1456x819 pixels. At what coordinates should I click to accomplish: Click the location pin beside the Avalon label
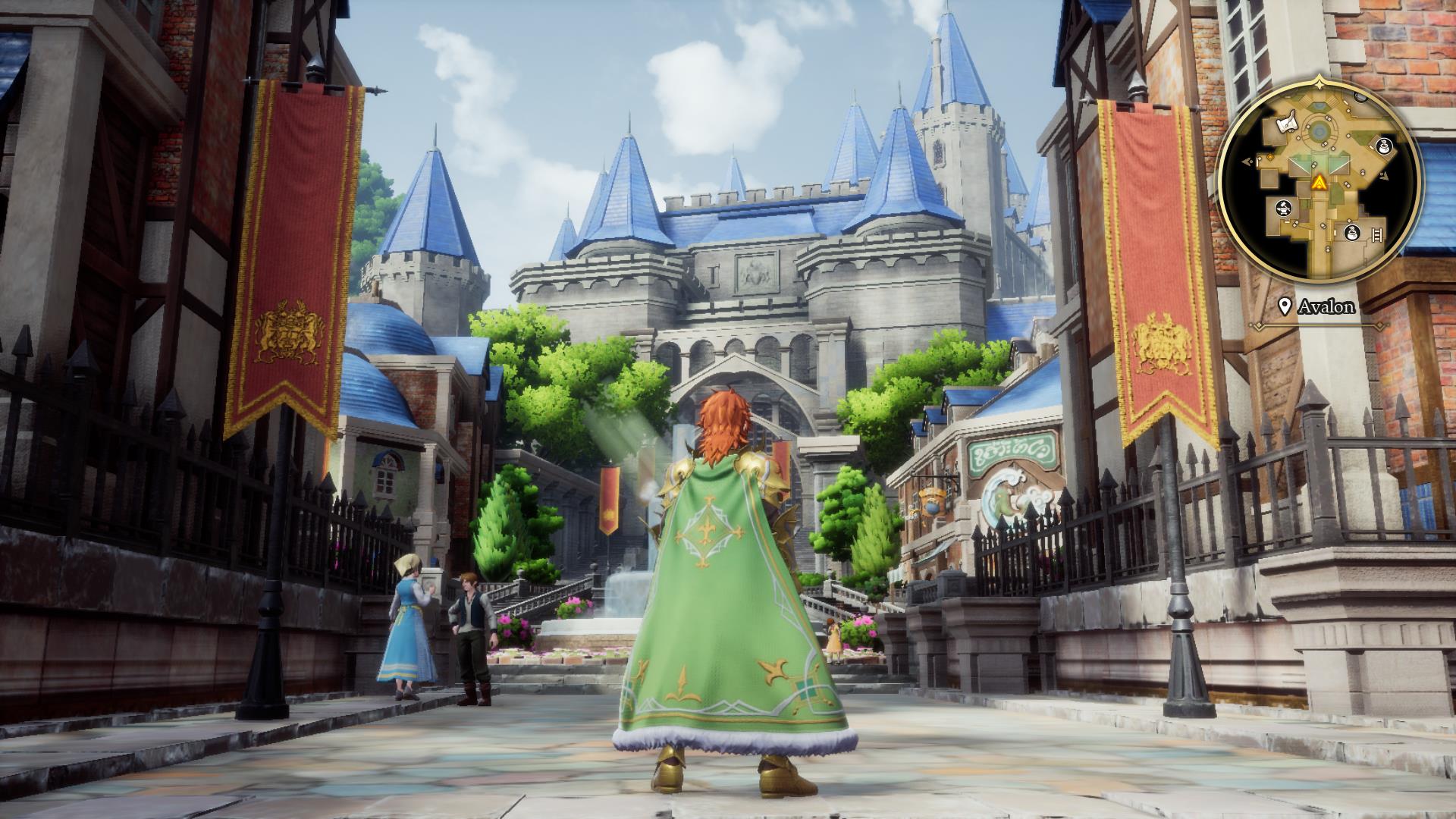click(1285, 305)
